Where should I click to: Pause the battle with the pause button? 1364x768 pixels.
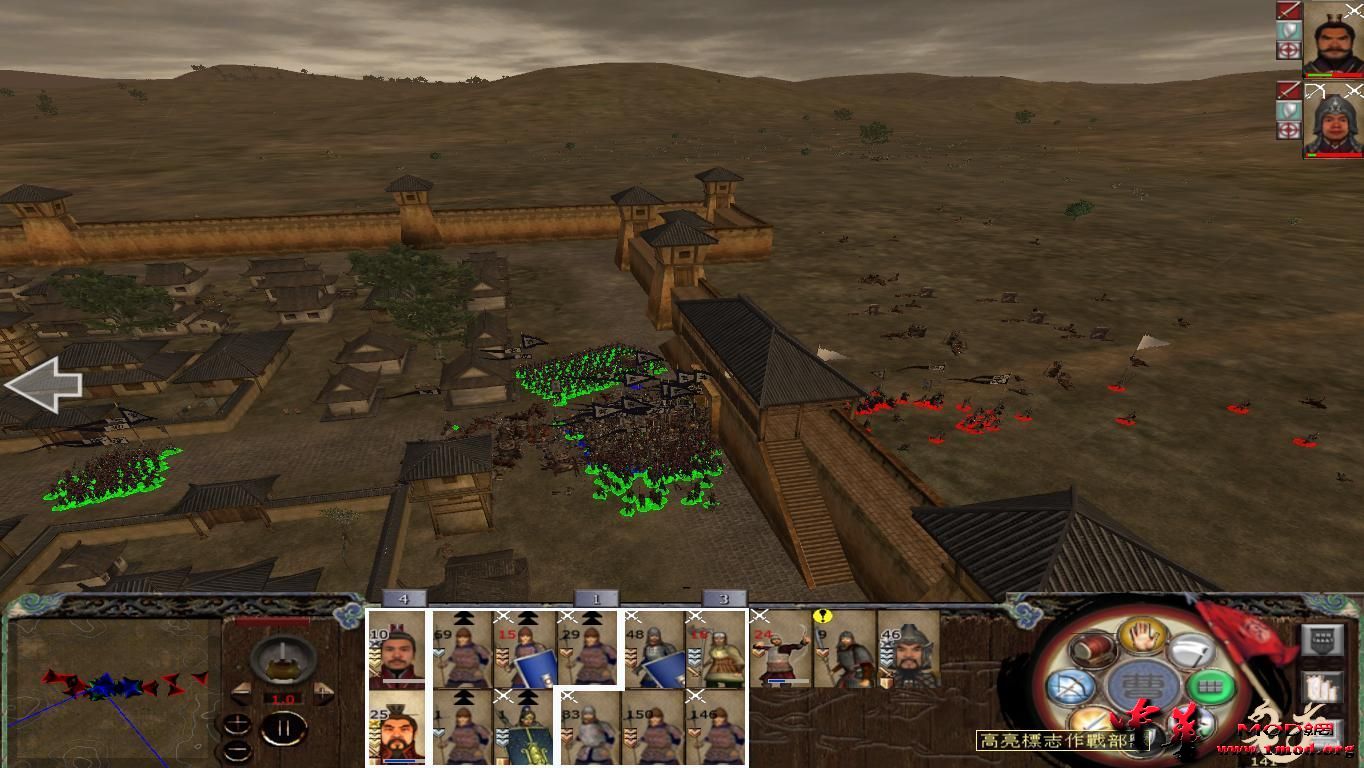pos(282,727)
